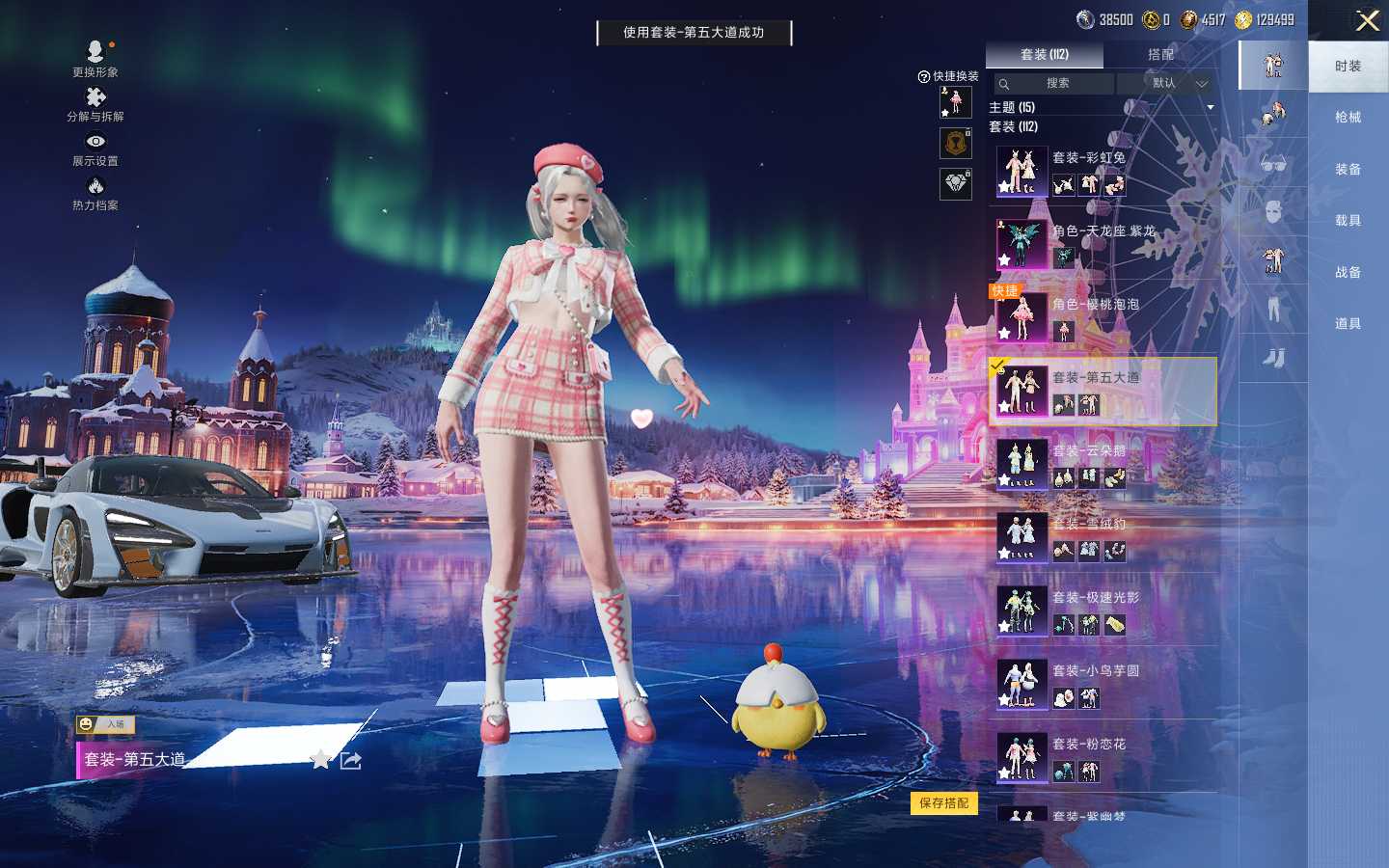
Task: Click the 保存搭配 save outfit button
Action: click(x=943, y=803)
